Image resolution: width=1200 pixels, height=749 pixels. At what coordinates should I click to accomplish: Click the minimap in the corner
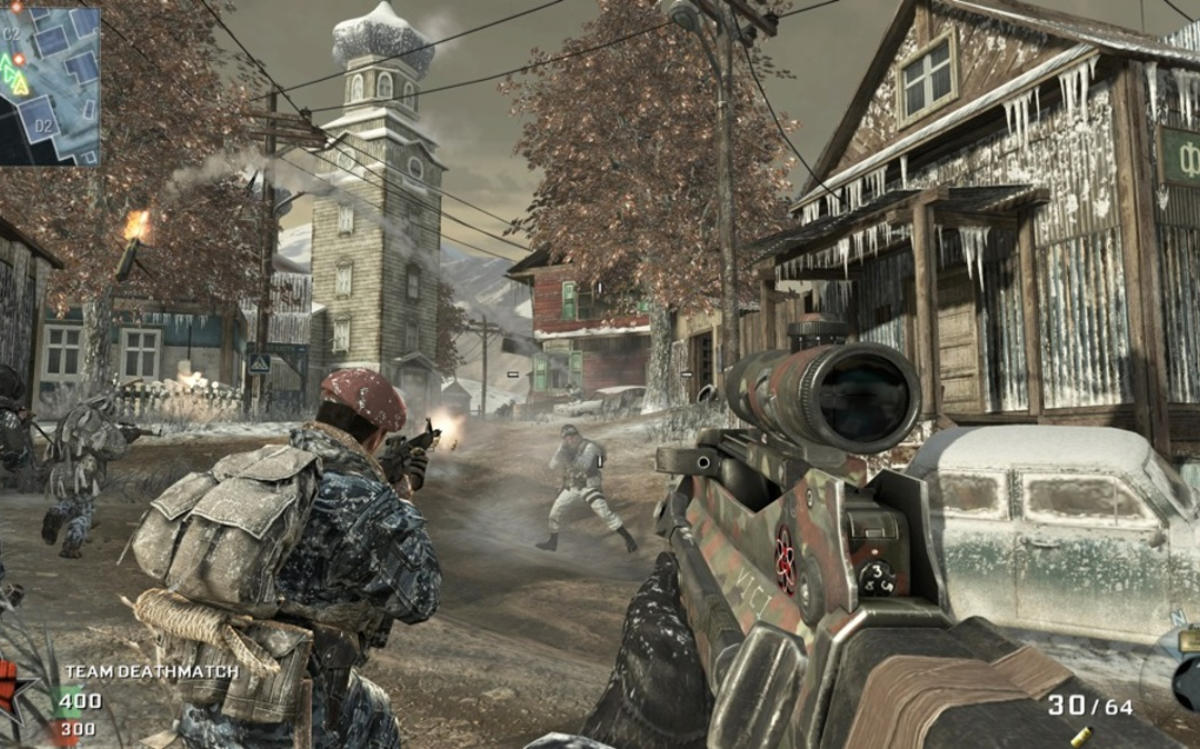tap(50, 84)
